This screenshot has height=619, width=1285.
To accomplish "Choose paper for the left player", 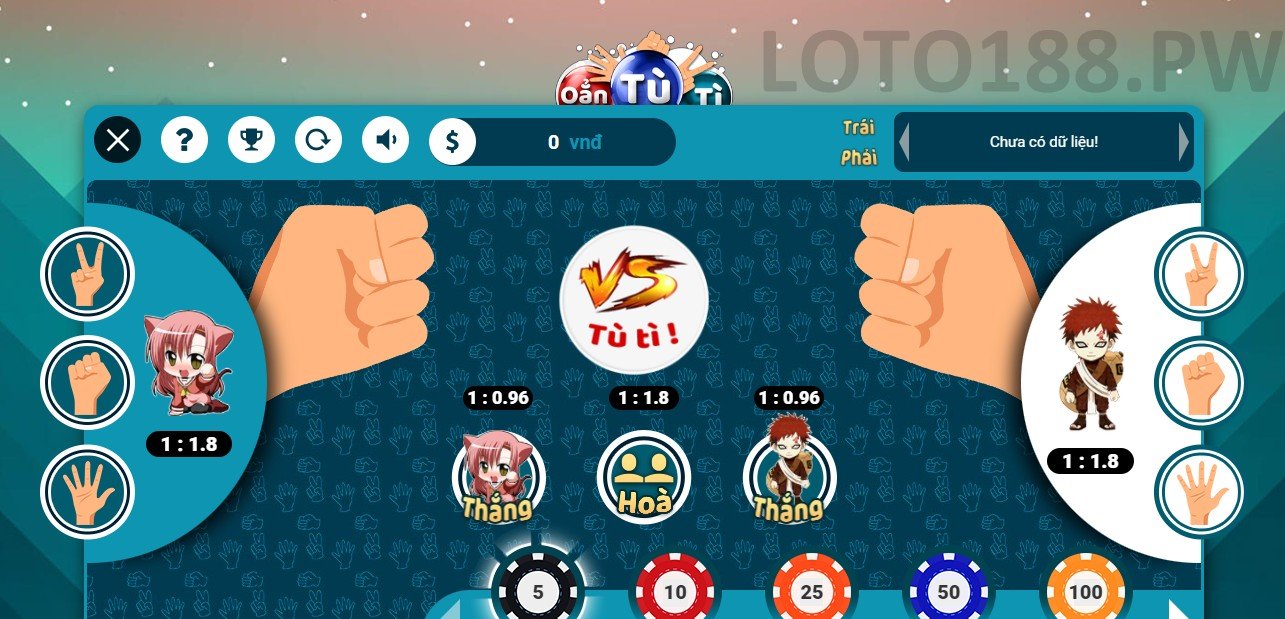I will (x=87, y=491).
